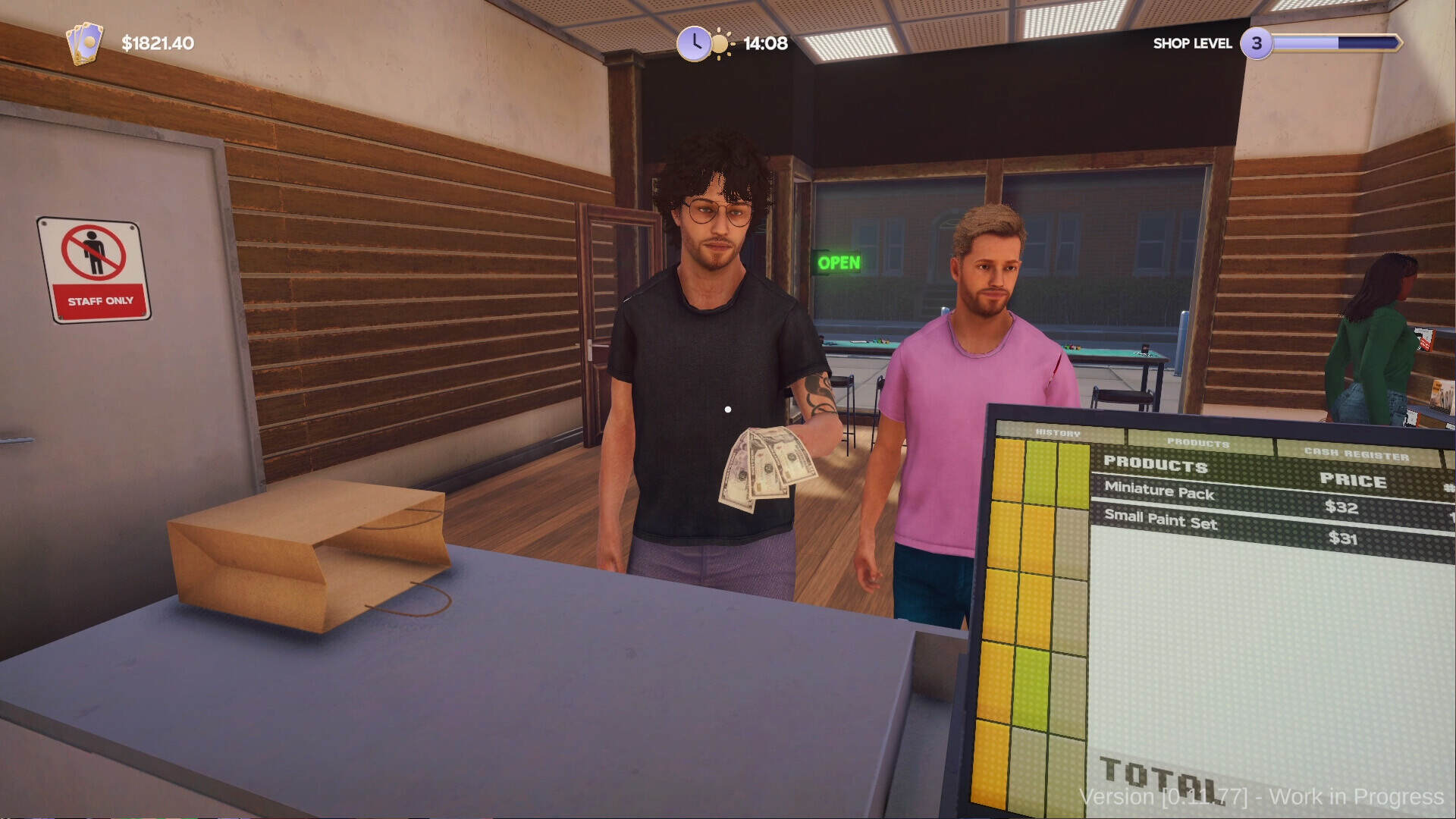Click the sun daytime icon beside the clock

point(721,43)
